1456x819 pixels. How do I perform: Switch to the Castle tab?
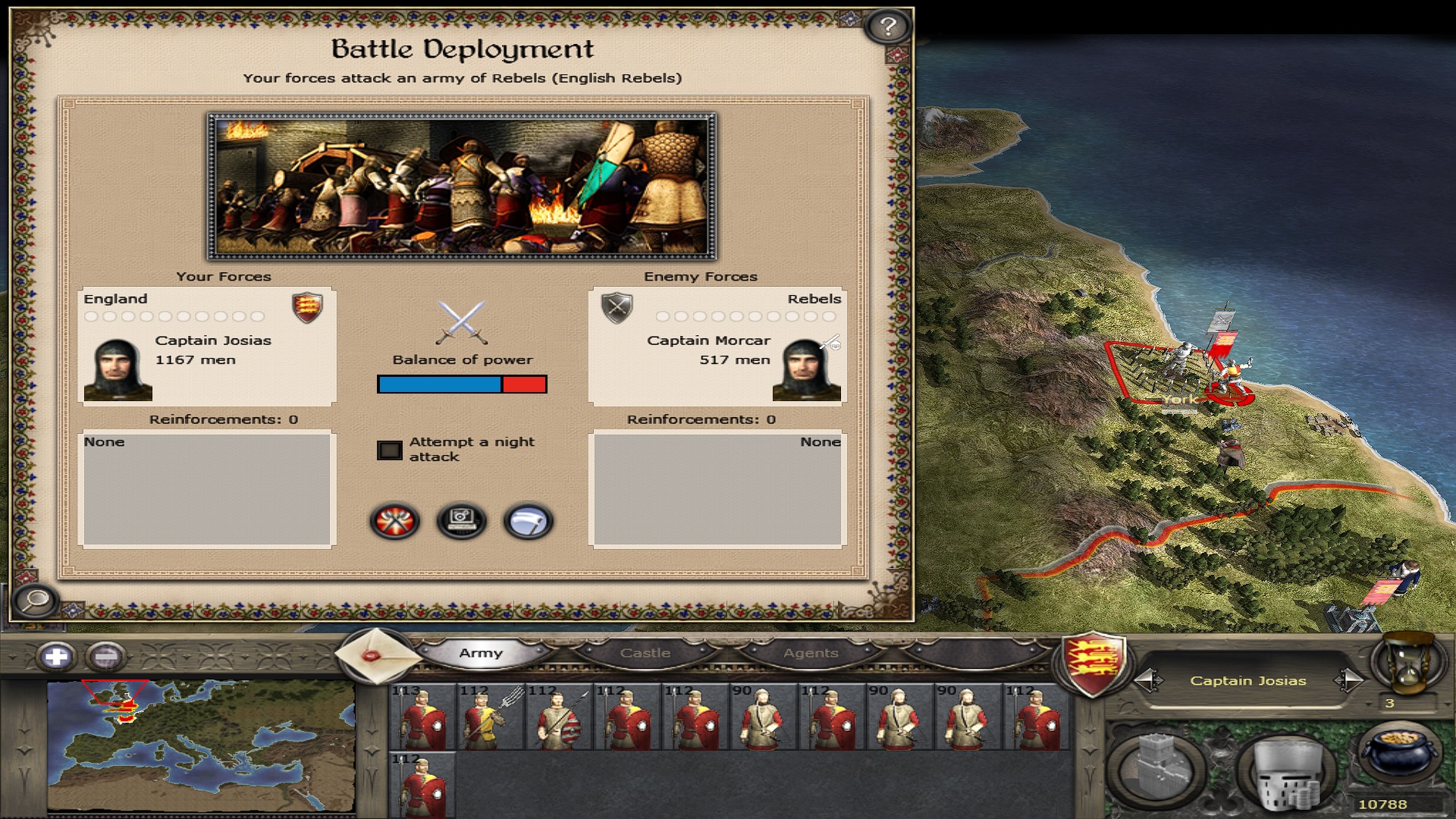645,653
